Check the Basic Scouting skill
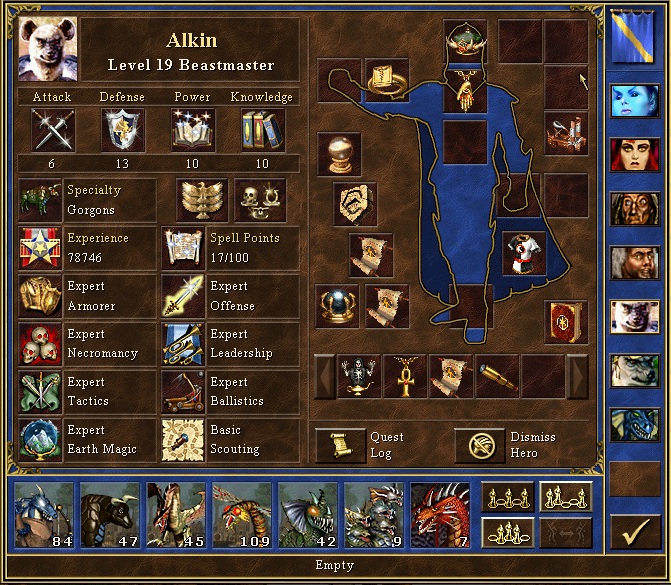671x585 pixels. point(183,440)
